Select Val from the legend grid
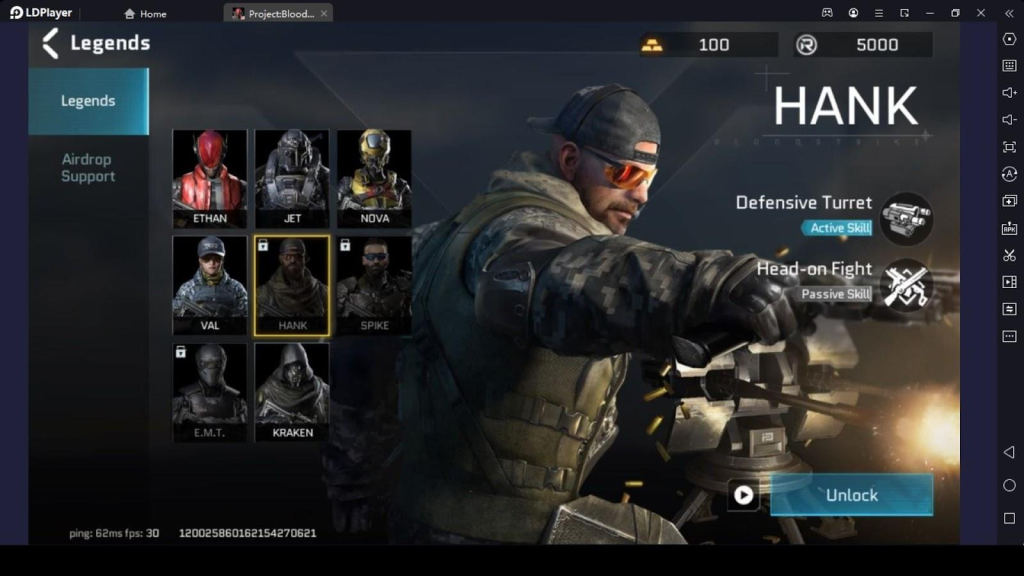The height and width of the screenshot is (576, 1024). tap(210, 285)
